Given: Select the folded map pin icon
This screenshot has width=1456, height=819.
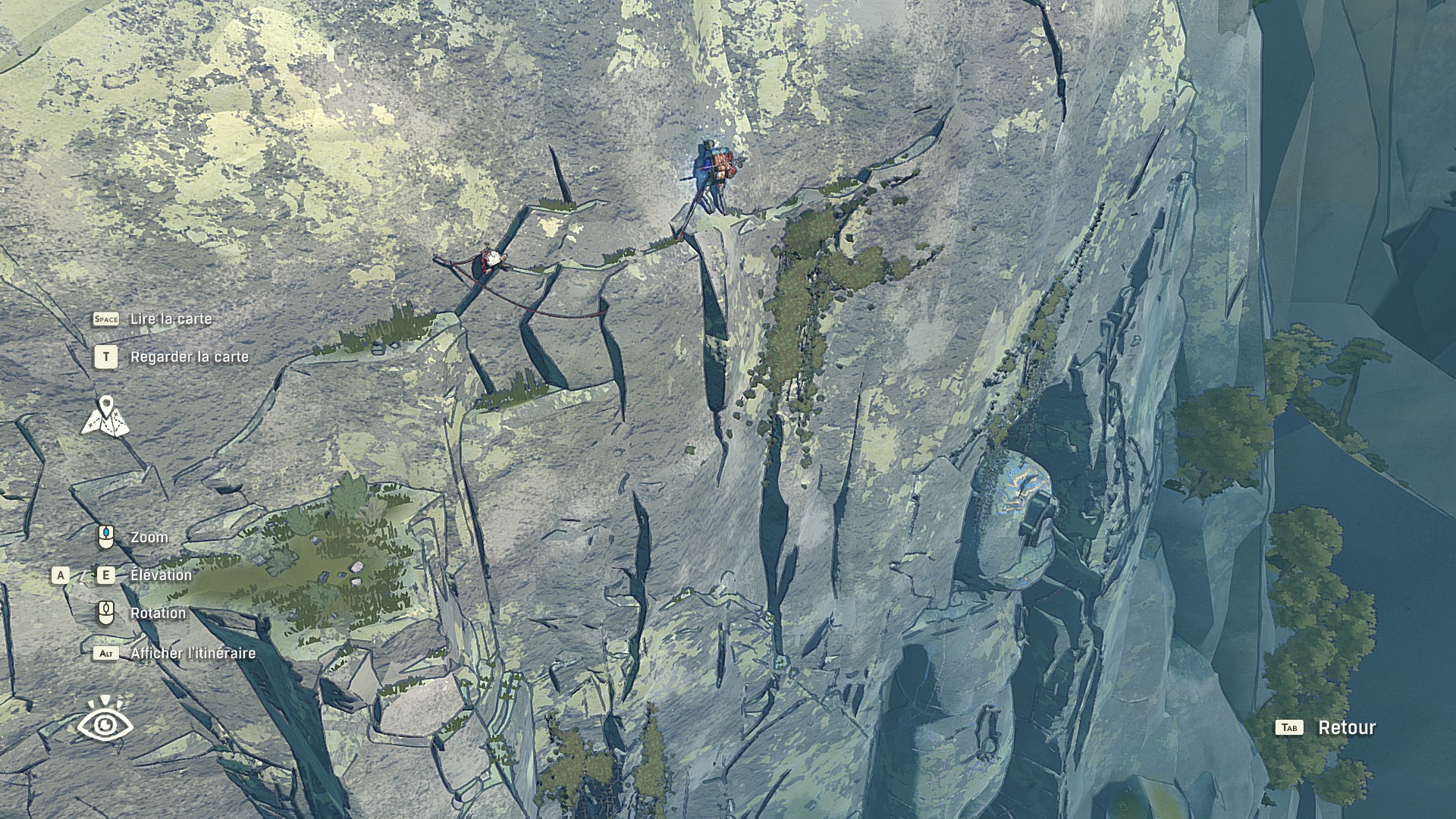Looking at the screenshot, I should pos(105,417).
